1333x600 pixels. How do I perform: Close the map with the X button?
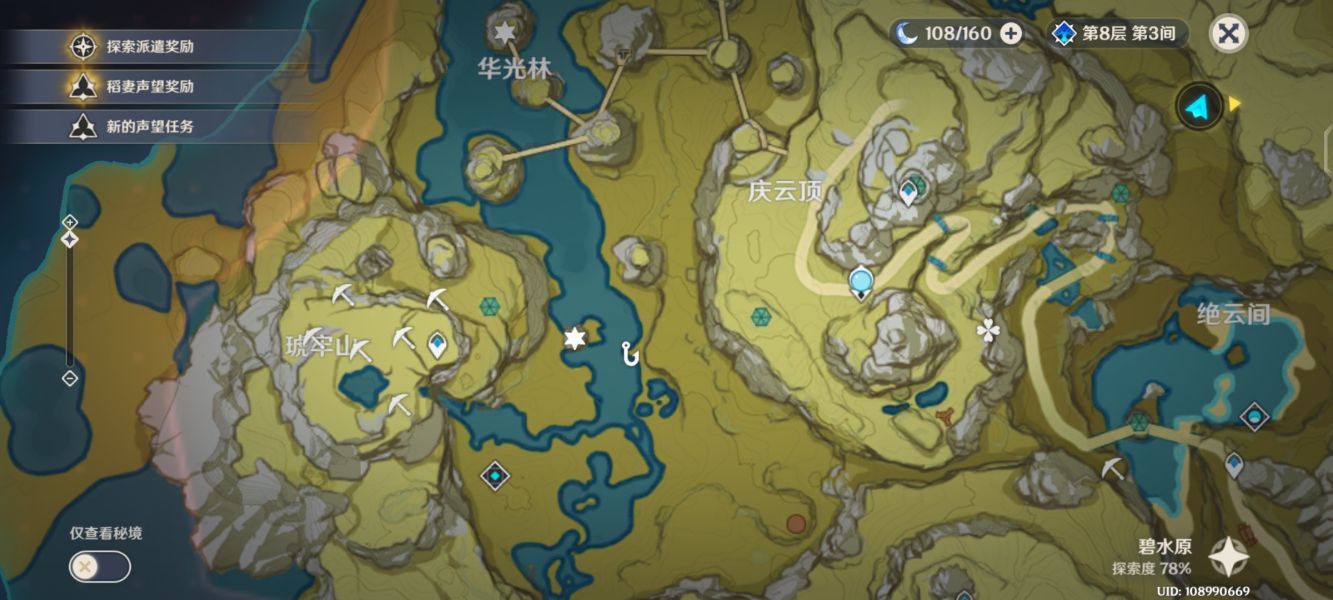coord(1228,33)
